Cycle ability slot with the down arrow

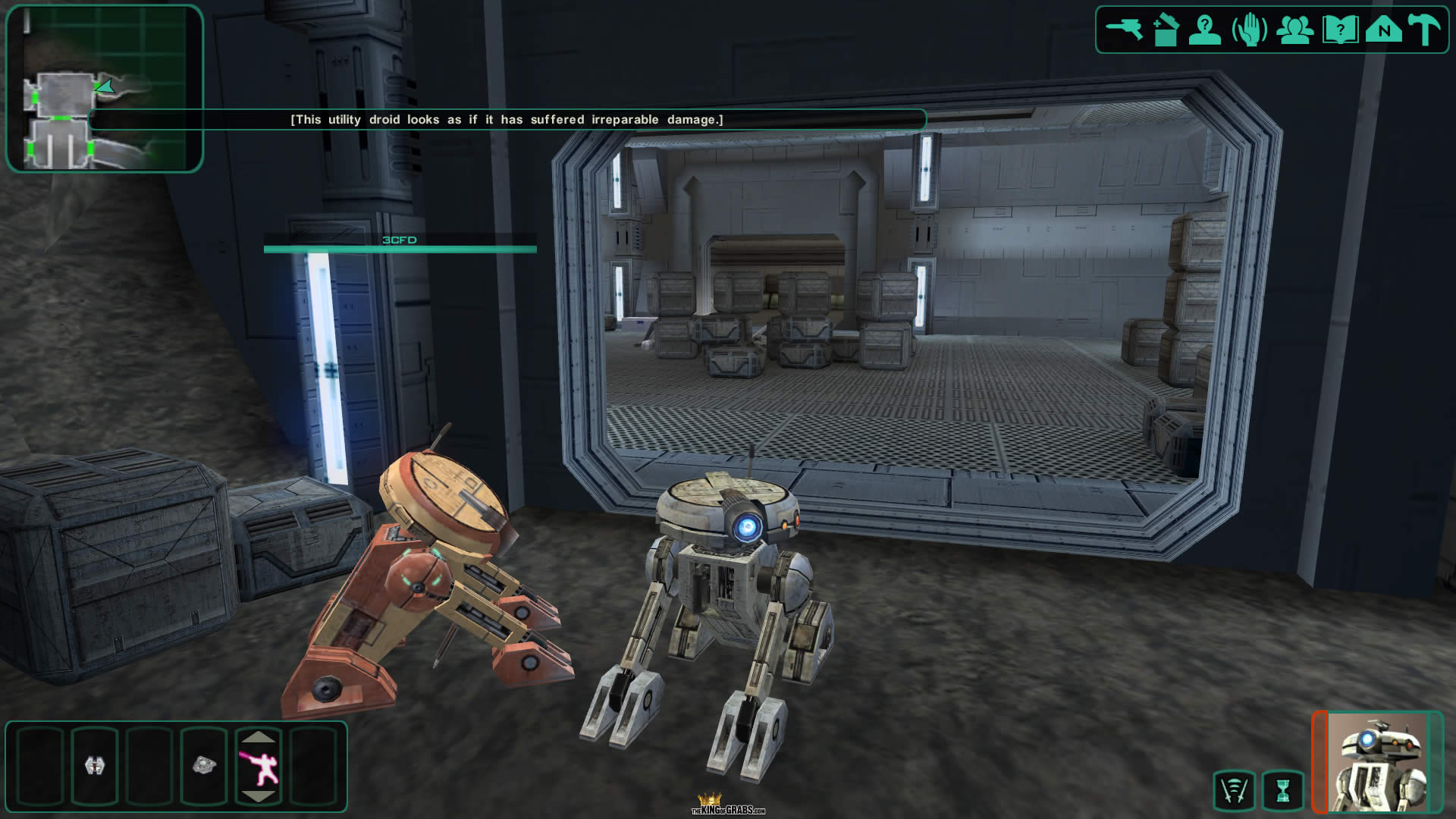click(x=259, y=796)
